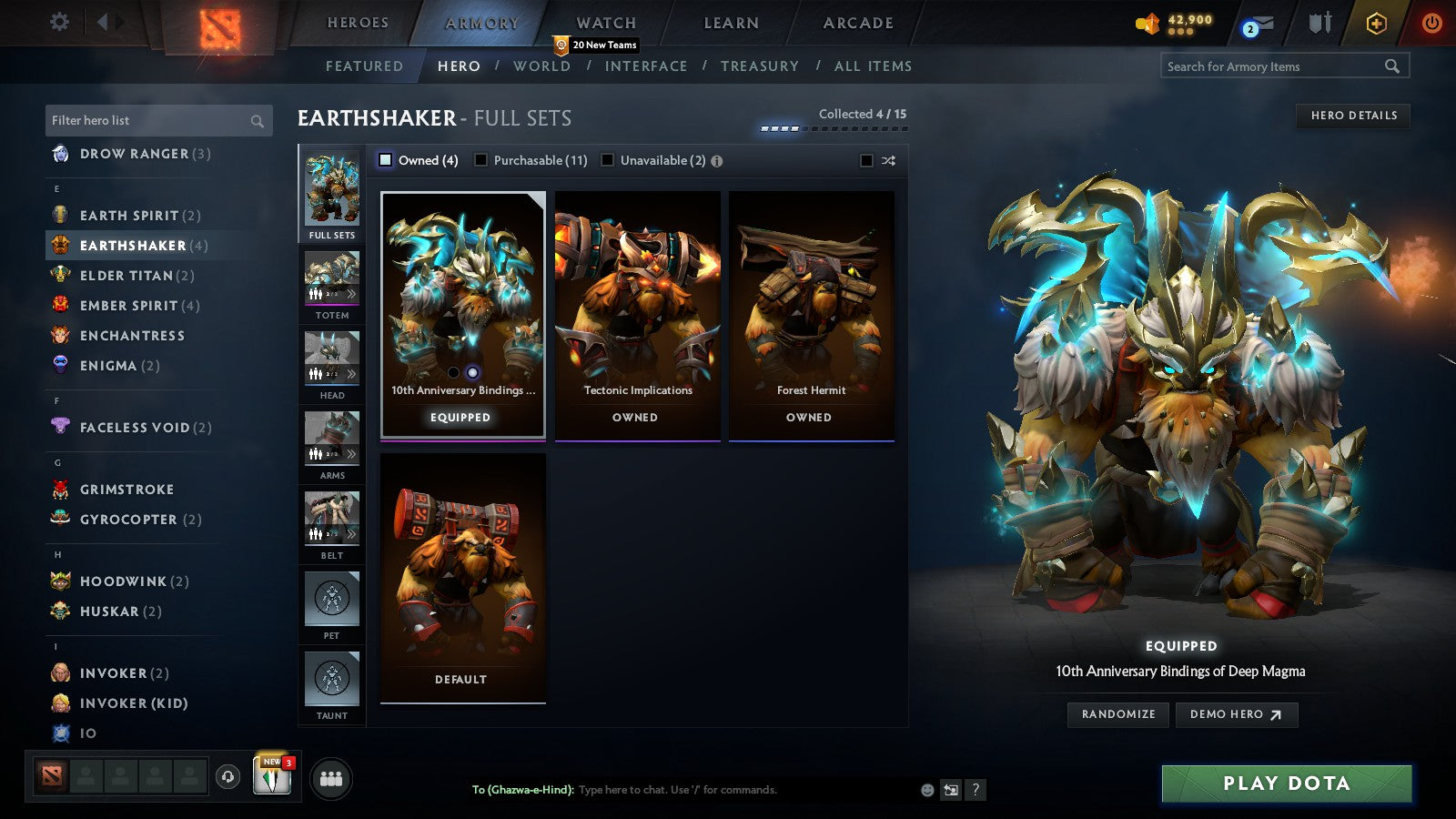The image size is (1456, 819).
Task: Toggle the Owned (4) filter checkbox
Action: (x=386, y=159)
